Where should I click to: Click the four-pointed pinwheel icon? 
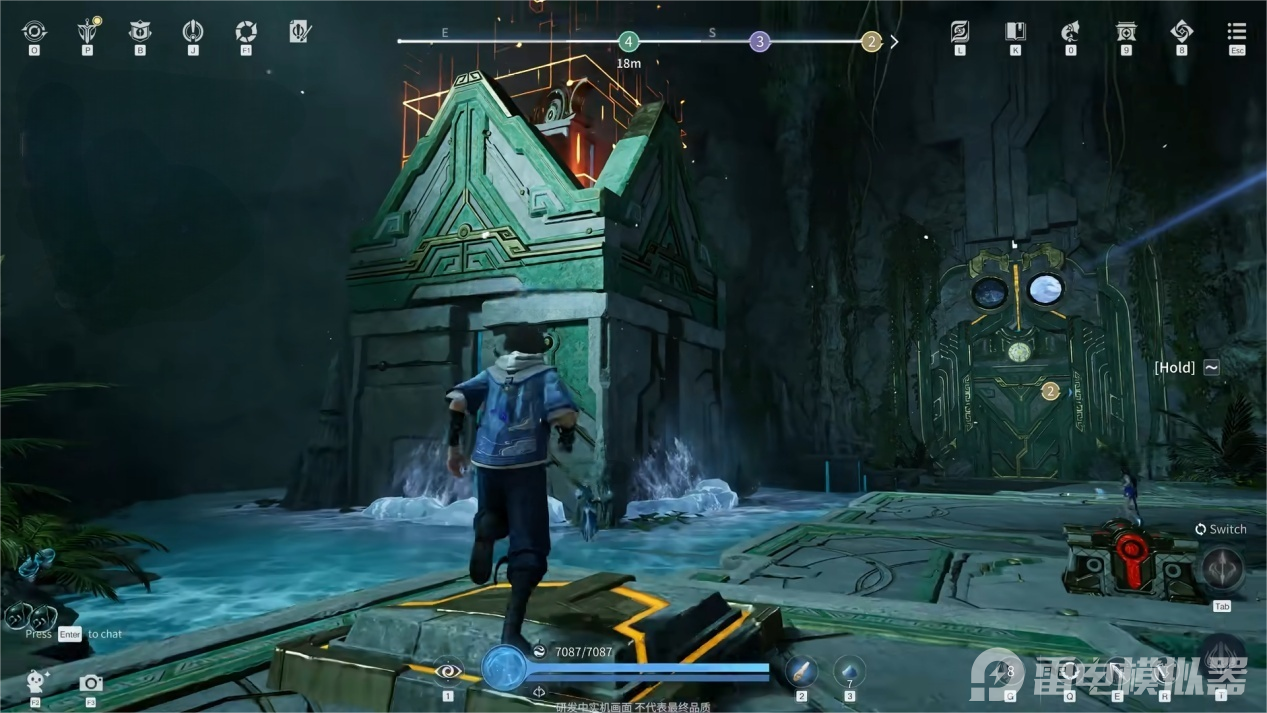click(x=1181, y=32)
